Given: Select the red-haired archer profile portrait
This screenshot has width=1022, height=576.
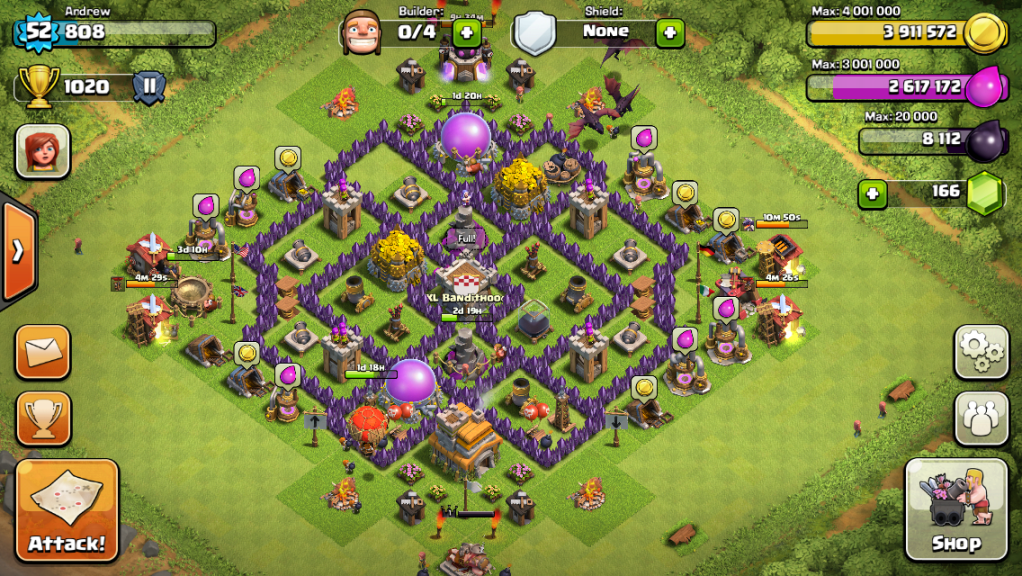Looking at the screenshot, I should point(42,151).
